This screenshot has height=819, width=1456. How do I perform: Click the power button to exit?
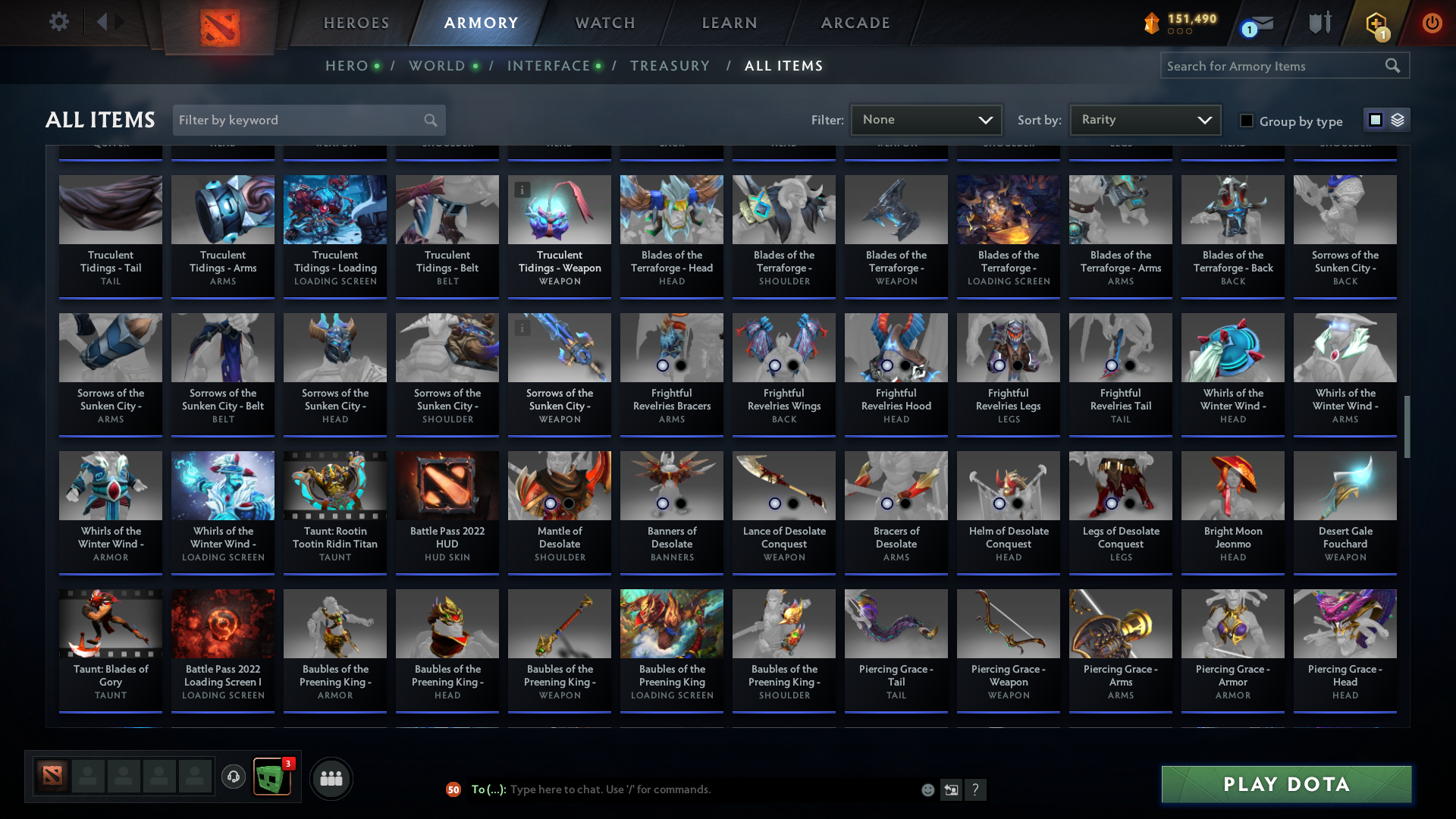click(x=1432, y=23)
